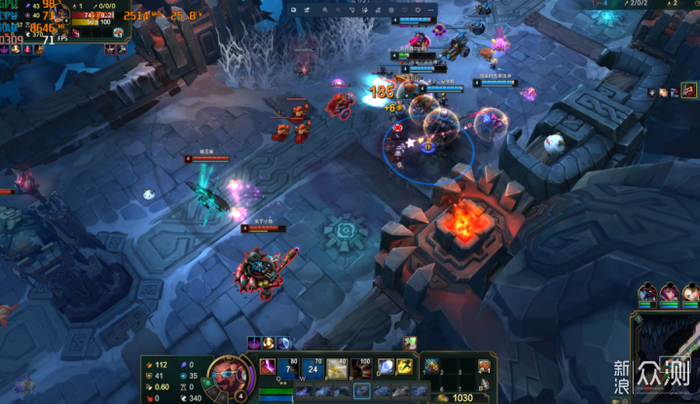Click the zoom-in magnifier in top toolbar
This screenshot has height=404, width=700.
325,9
